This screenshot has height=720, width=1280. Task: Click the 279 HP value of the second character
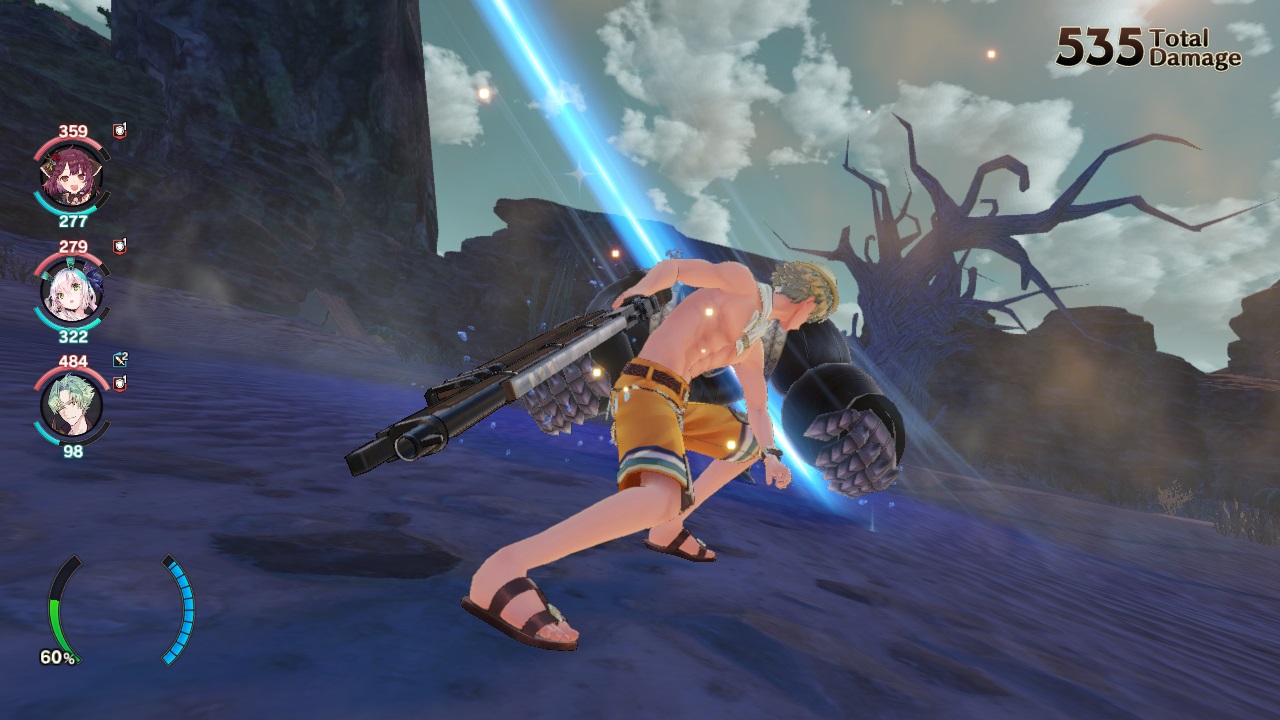pos(72,246)
